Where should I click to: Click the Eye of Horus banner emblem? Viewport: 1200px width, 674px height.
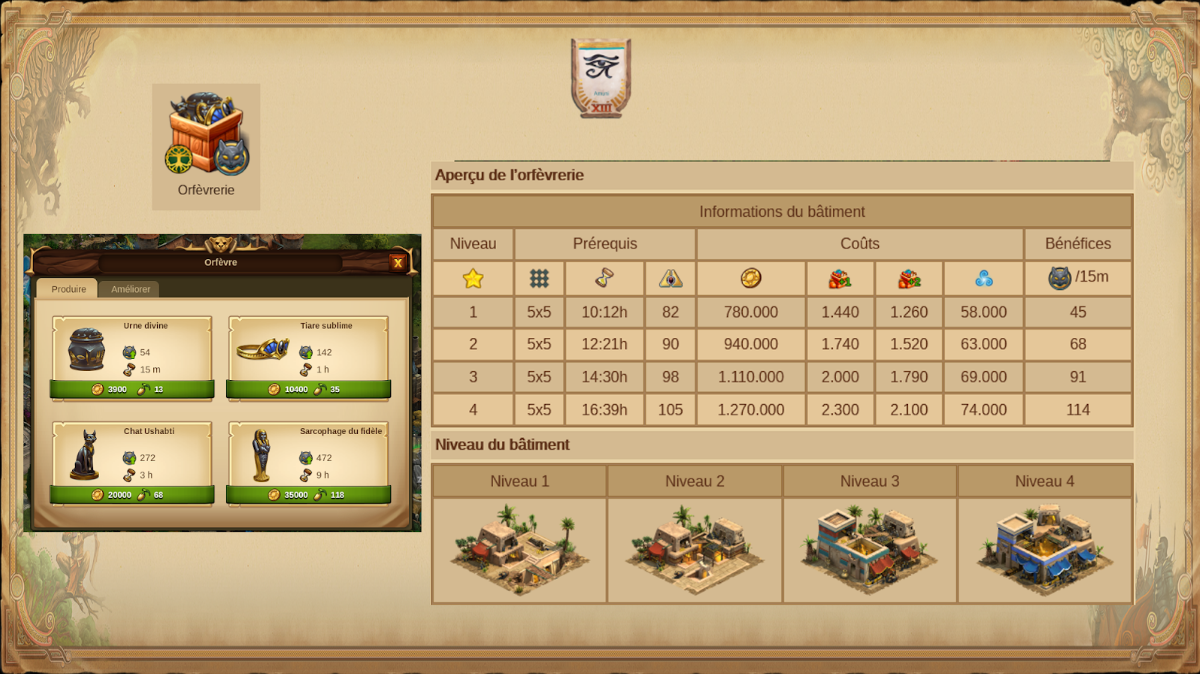601,76
